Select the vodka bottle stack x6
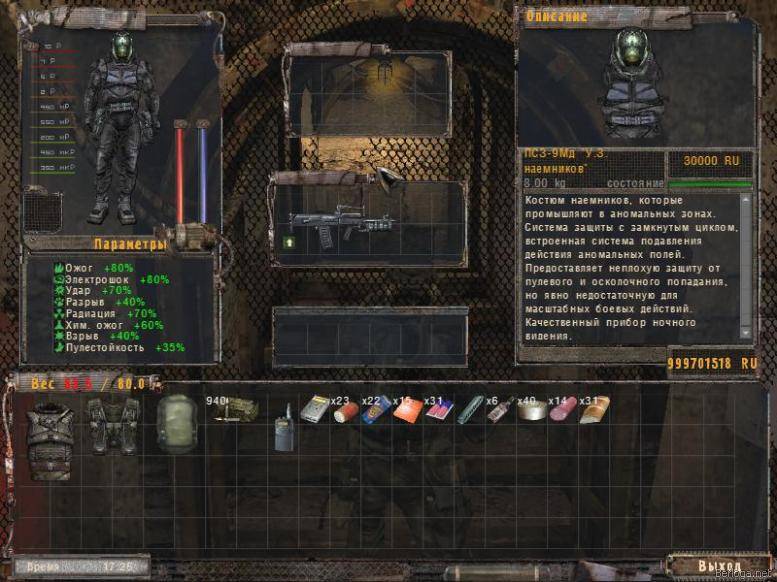The image size is (777, 582). (x=499, y=410)
